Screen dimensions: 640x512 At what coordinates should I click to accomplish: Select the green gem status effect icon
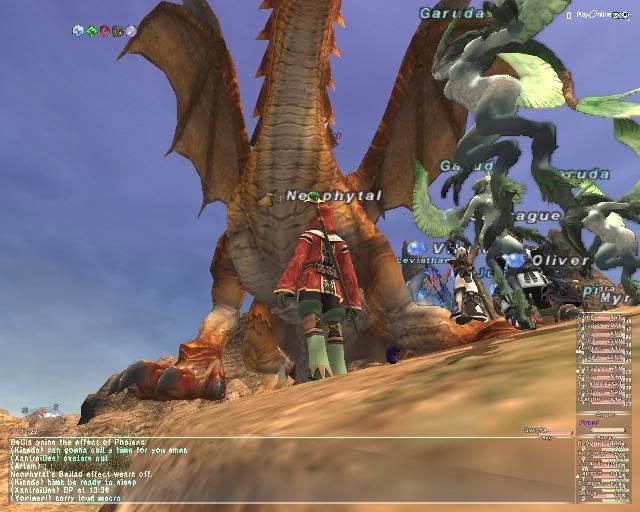(91, 31)
